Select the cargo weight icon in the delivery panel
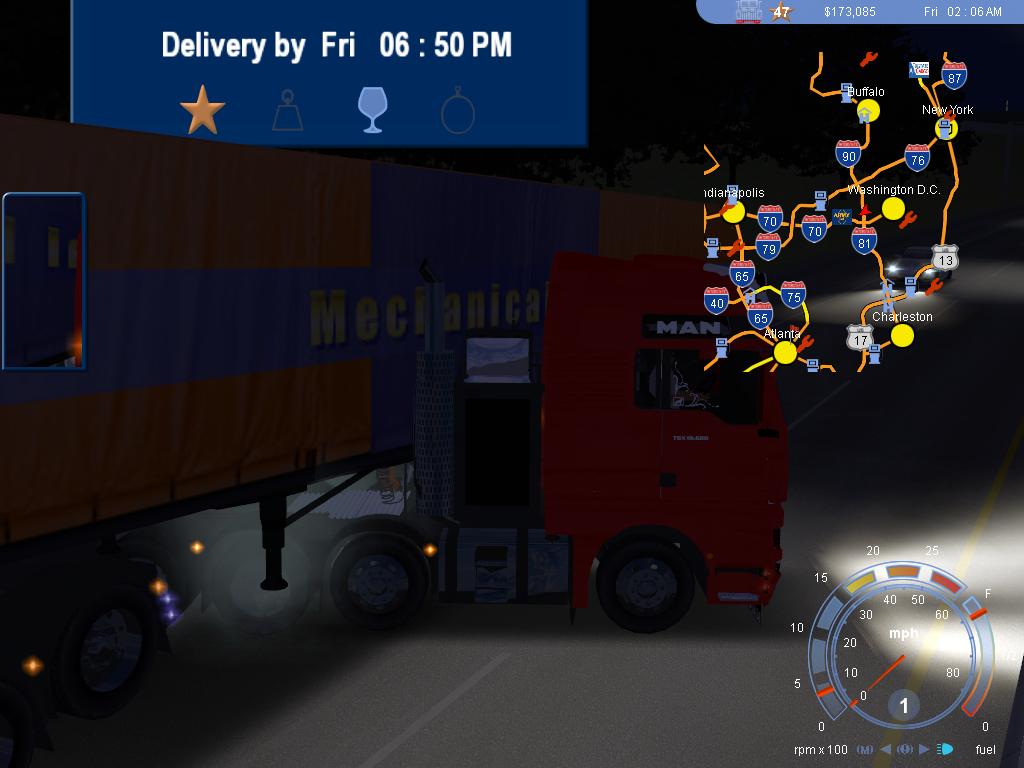 [x=287, y=111]
